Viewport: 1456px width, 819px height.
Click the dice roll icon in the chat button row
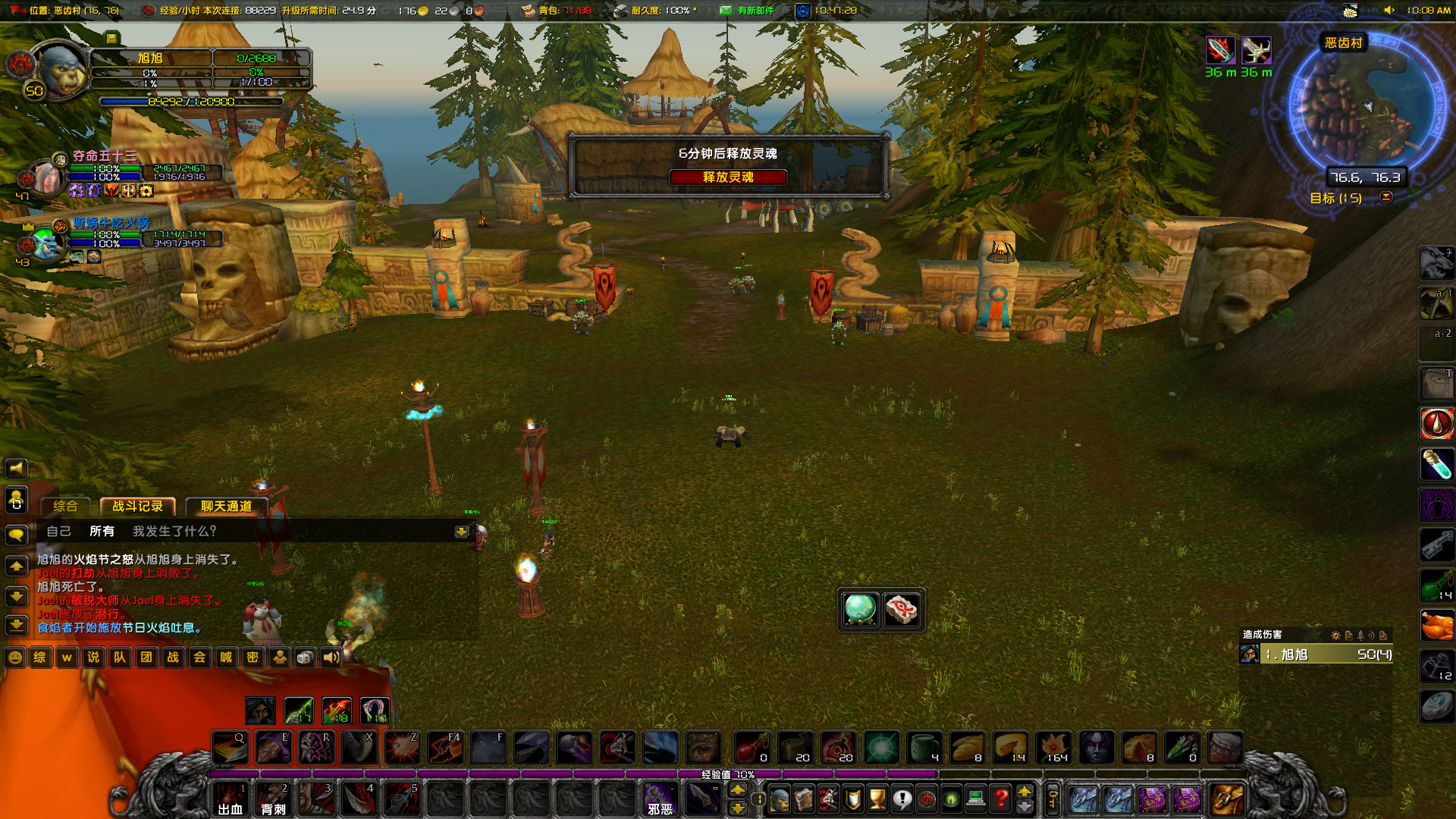[306, 657]
